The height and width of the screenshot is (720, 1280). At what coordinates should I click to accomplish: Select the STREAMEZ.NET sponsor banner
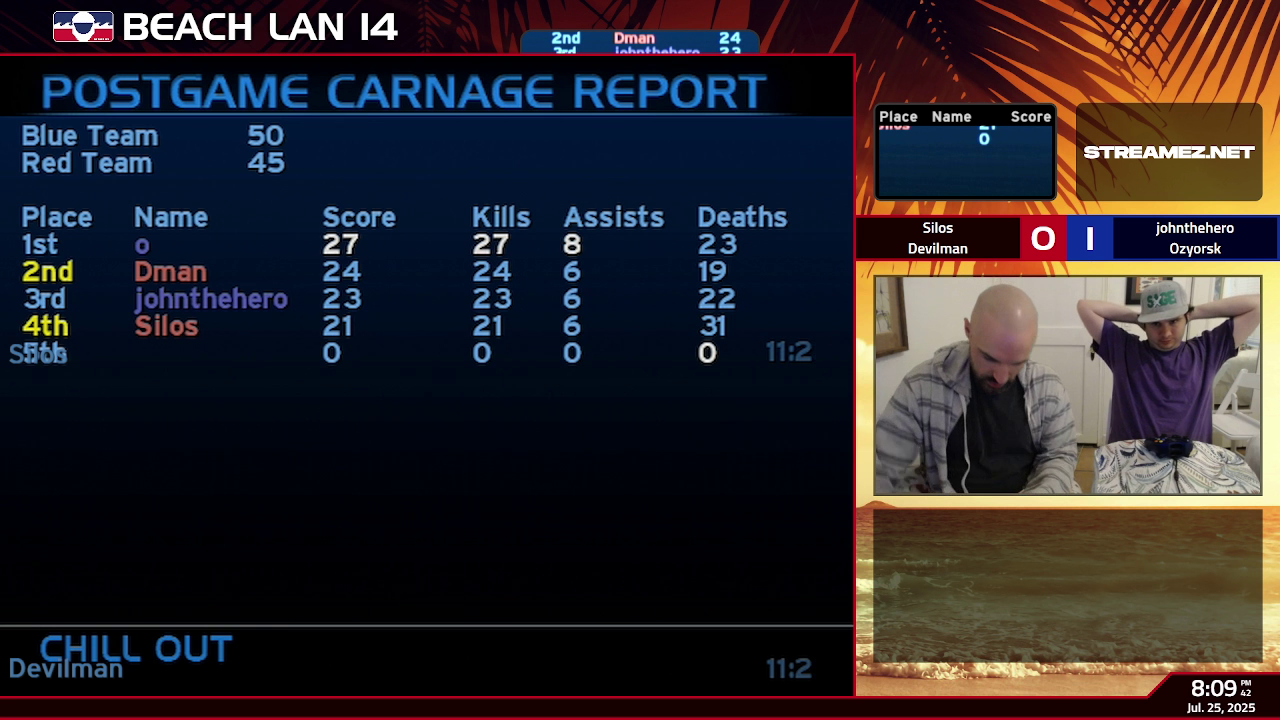click(x=1168, y=152)
